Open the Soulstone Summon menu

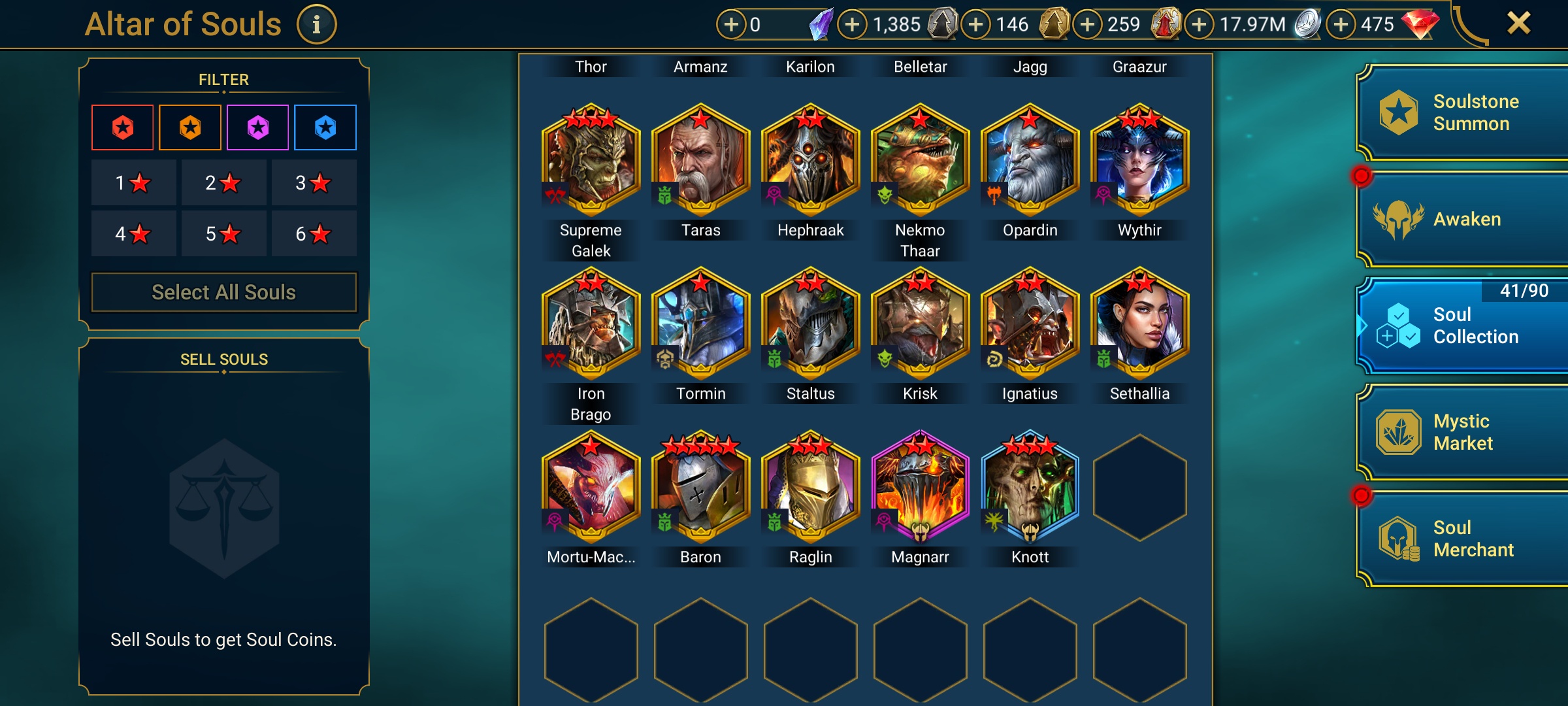pos(1463,113)
